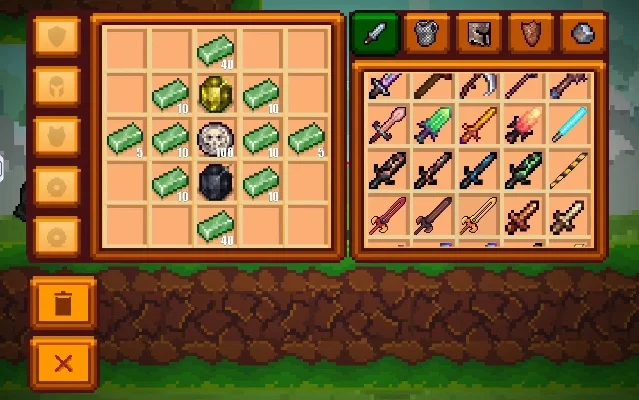This screenshot has height=400, width=639.
Task: Select the wooden shield tab
Action: point(531,34)
